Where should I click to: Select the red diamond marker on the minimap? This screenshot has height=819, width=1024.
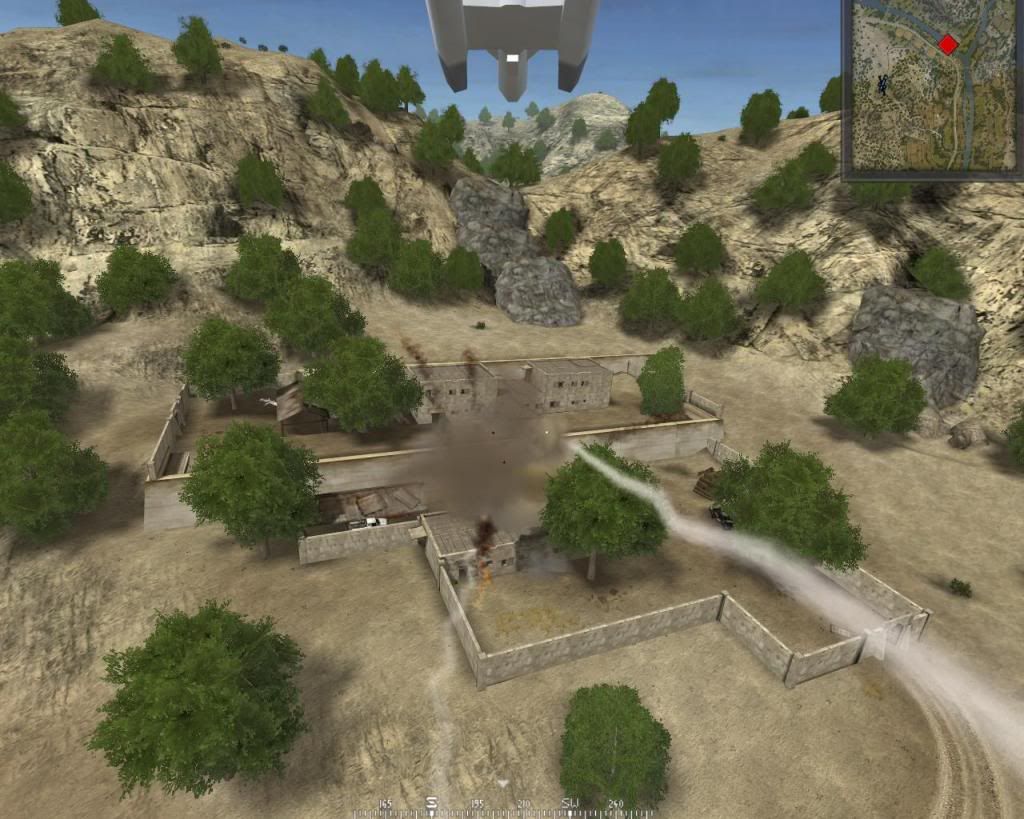point(948,44)
